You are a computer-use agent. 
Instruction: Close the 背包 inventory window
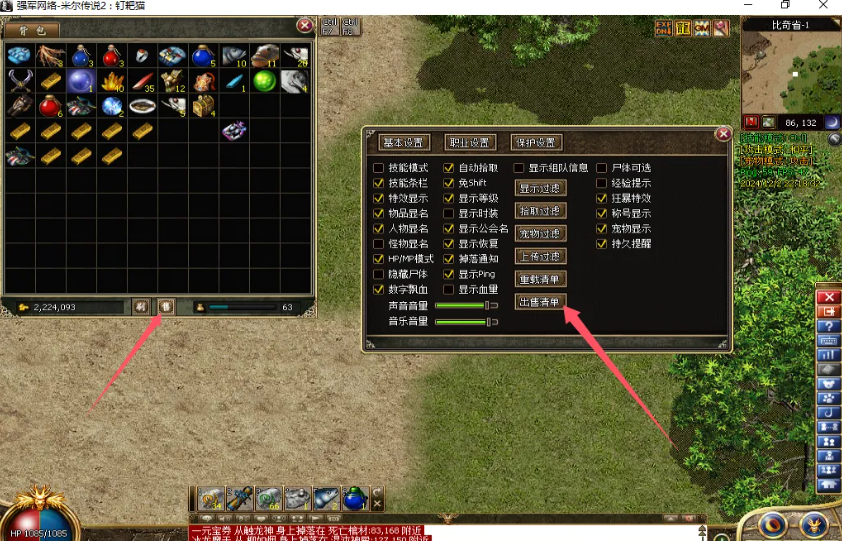coord(305,25)
